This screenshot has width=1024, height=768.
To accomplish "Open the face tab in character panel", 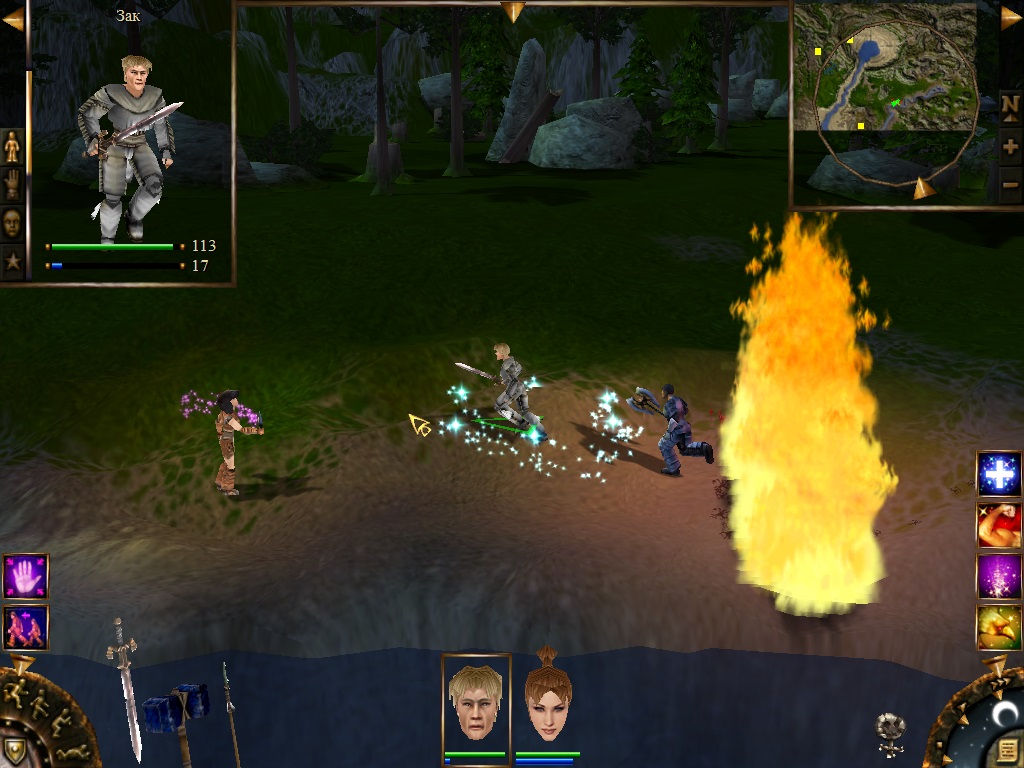I will point(13,223).
